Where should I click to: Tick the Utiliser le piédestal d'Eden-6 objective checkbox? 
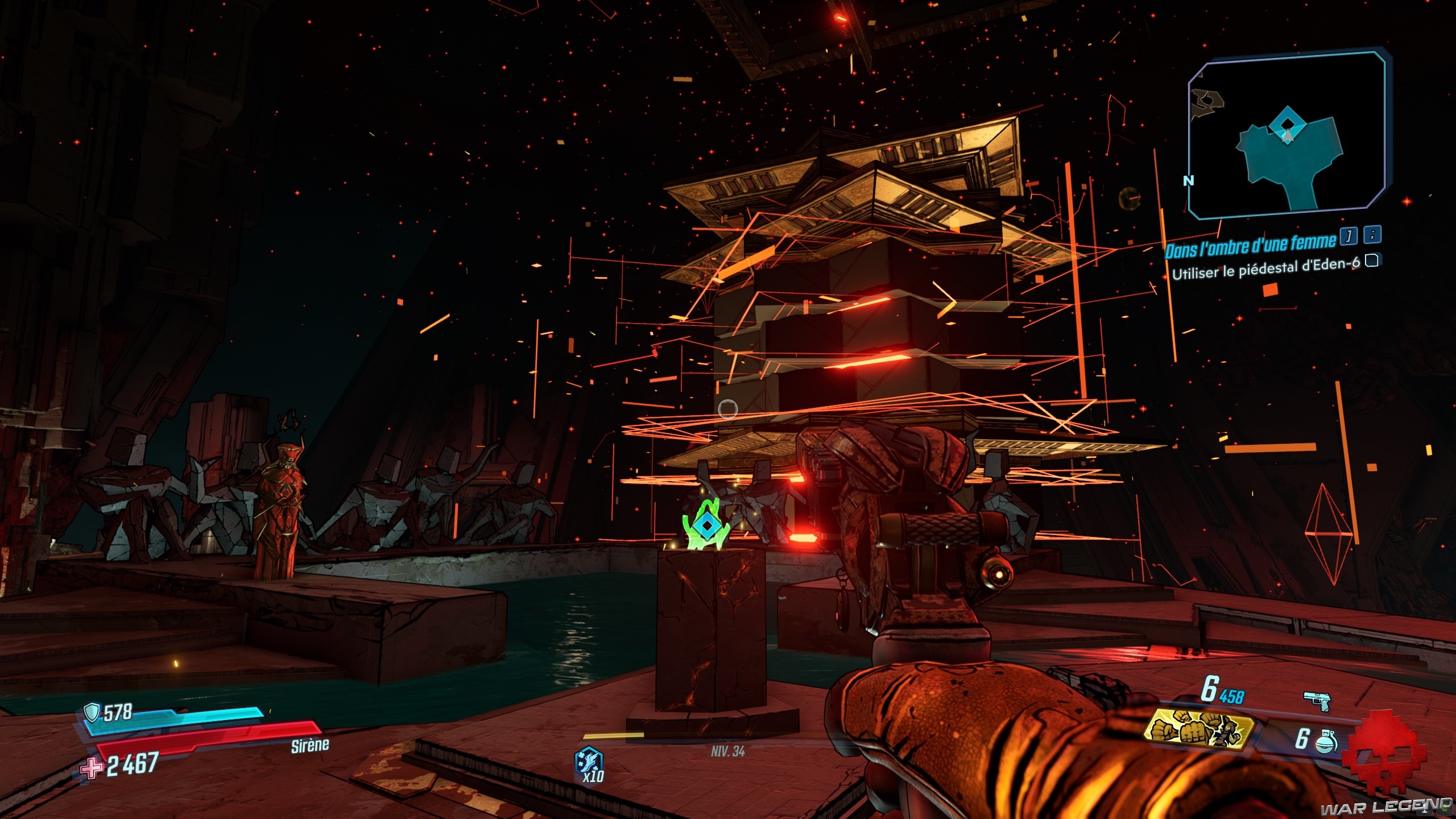[x=1372, y=261]
